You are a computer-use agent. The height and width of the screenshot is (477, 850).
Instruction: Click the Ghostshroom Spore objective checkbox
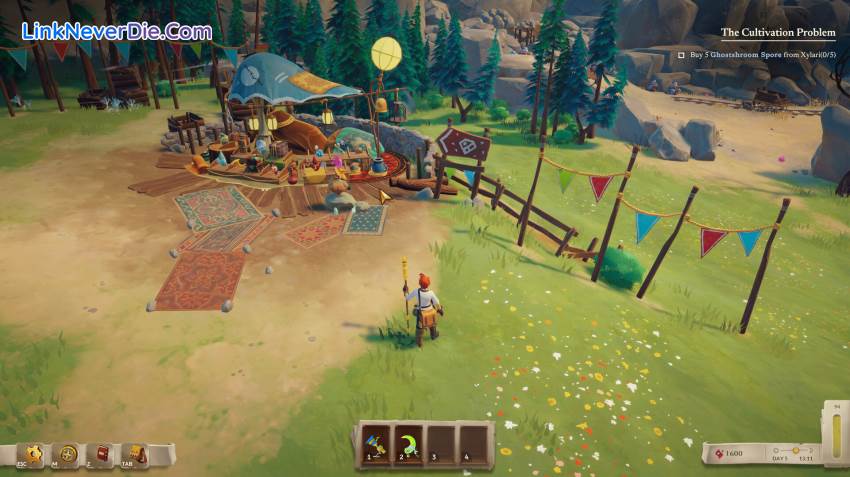click(x=681, y=56)
